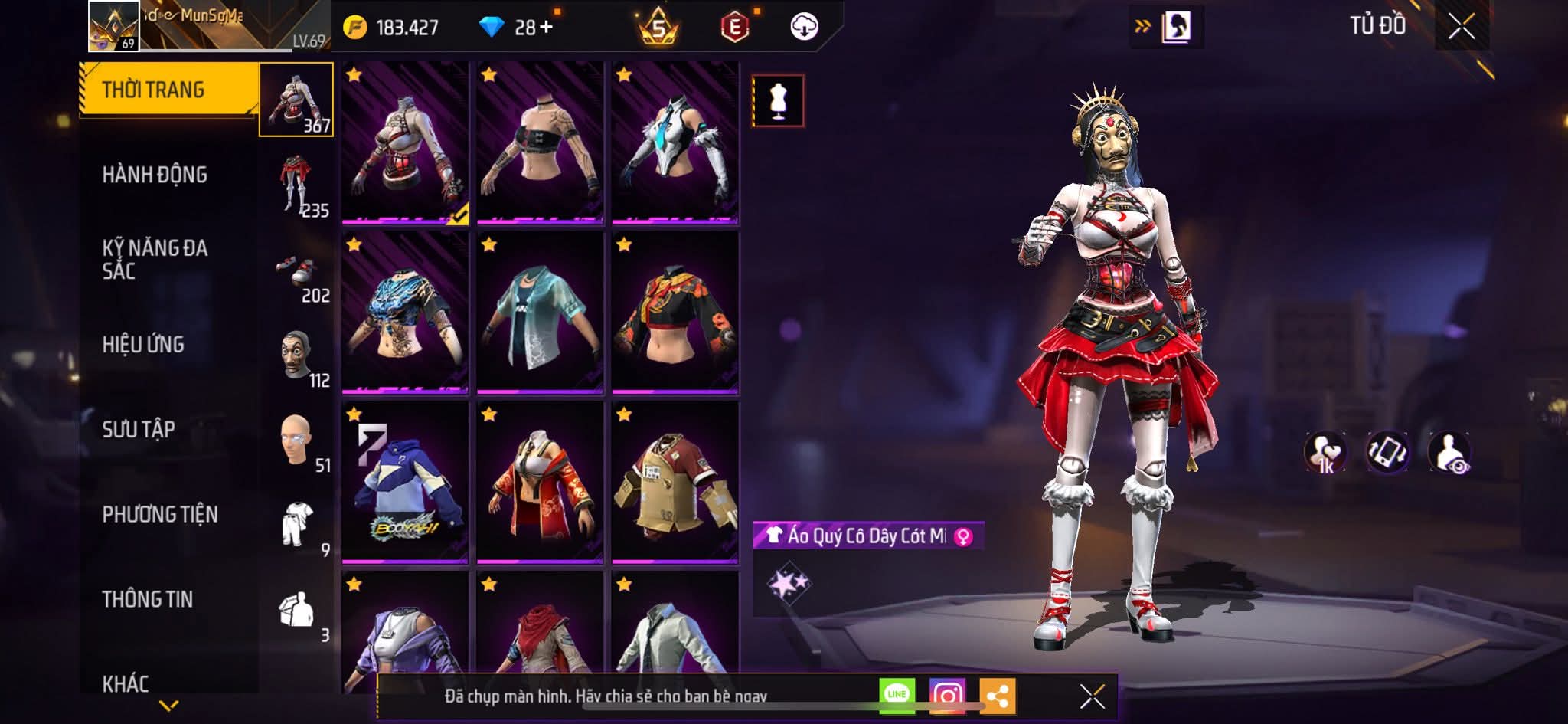Dismiss the screenshot share banner

(x=1092, y=696)
